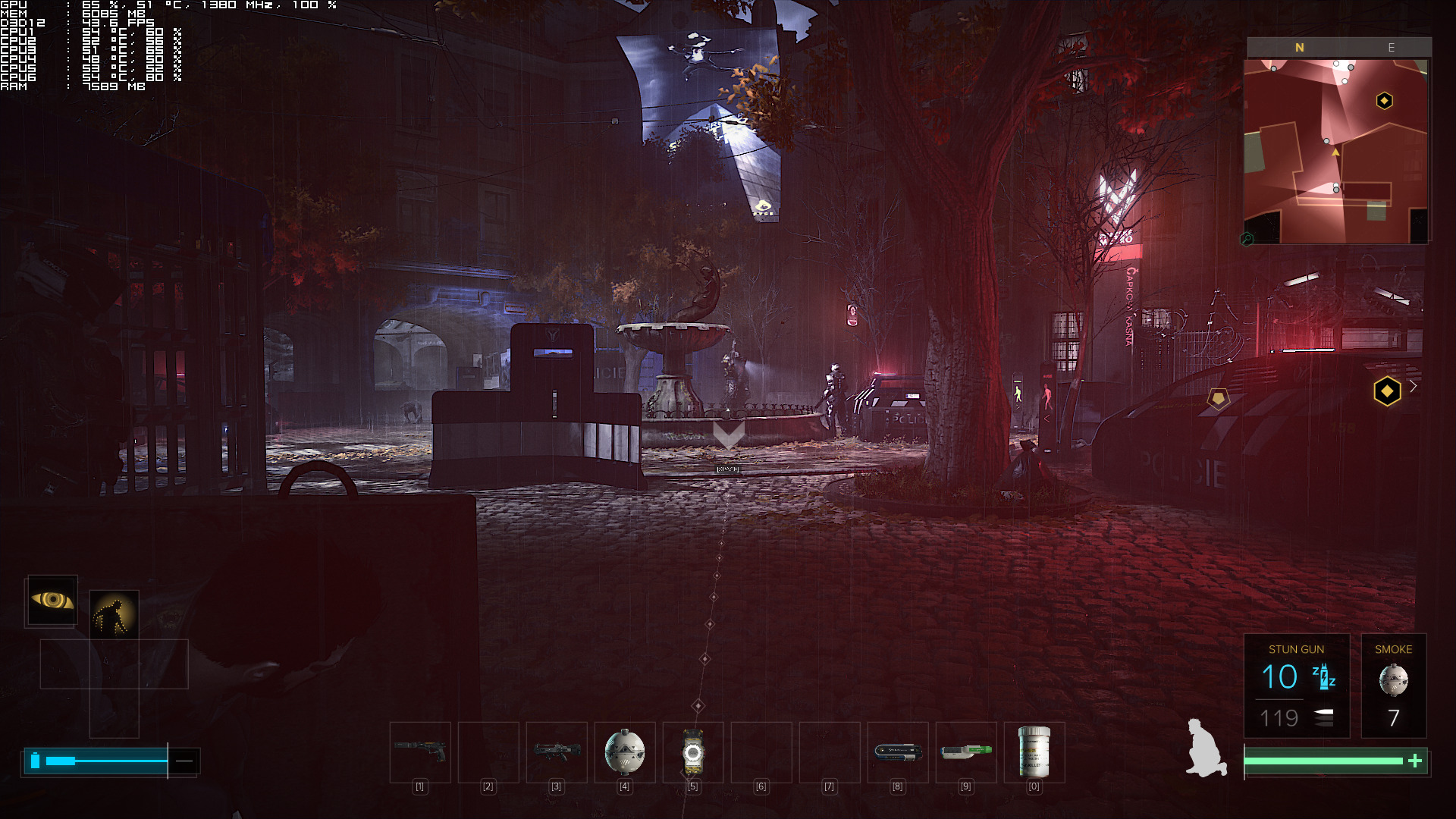Select the yellow mine device in slot 5
The image size is (1456, 819).
(693, 752)
